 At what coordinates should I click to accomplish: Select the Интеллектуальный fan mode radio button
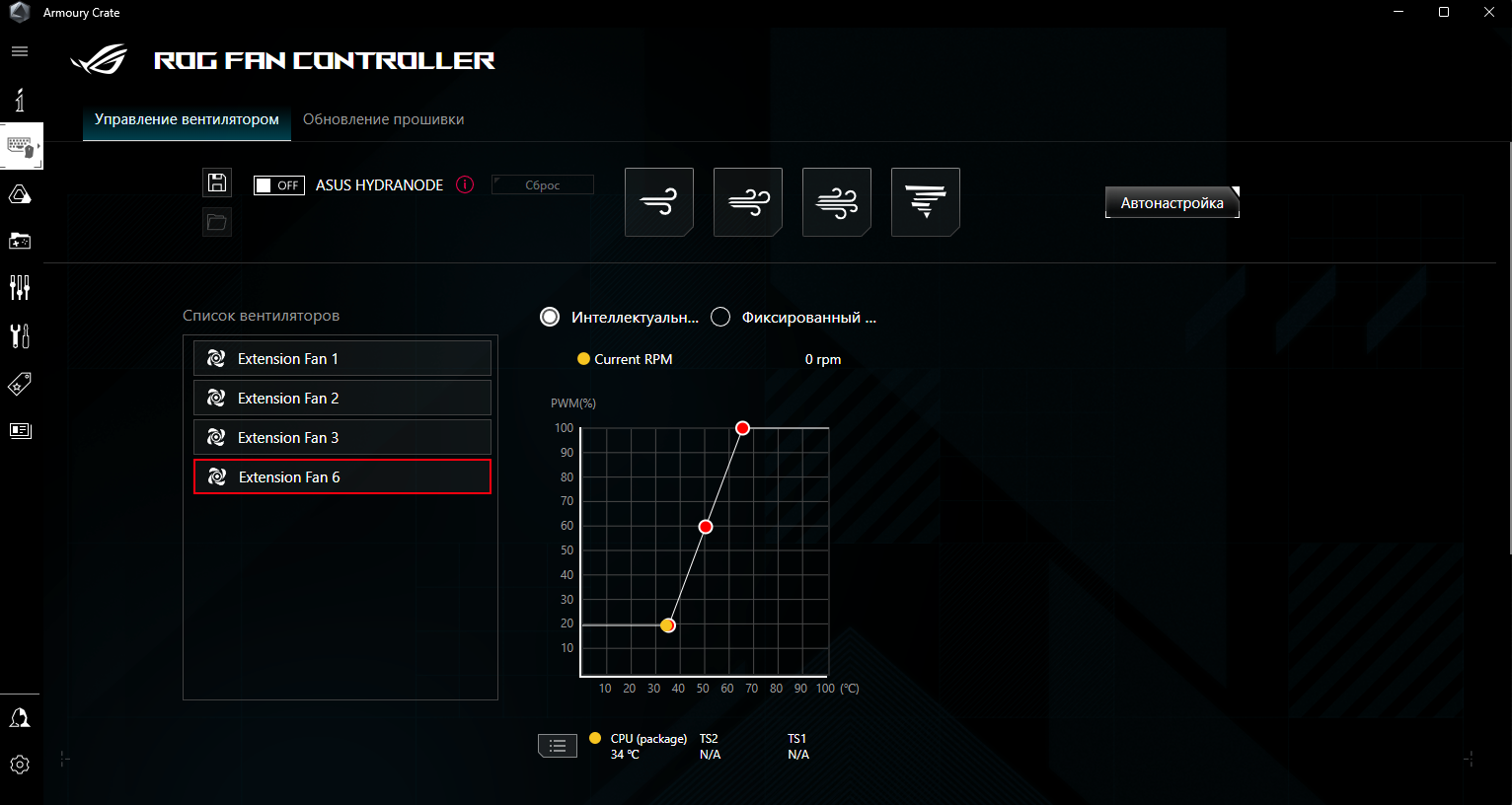point(550,317)
